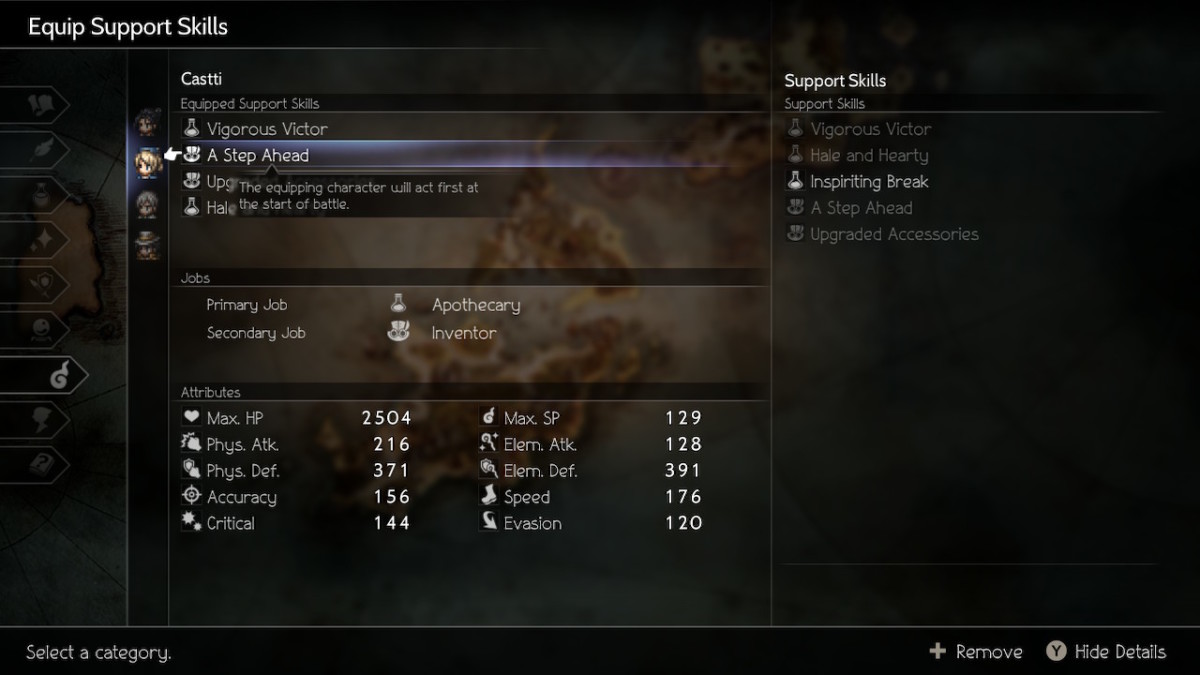Toggle the Hide Details option

1106,652
